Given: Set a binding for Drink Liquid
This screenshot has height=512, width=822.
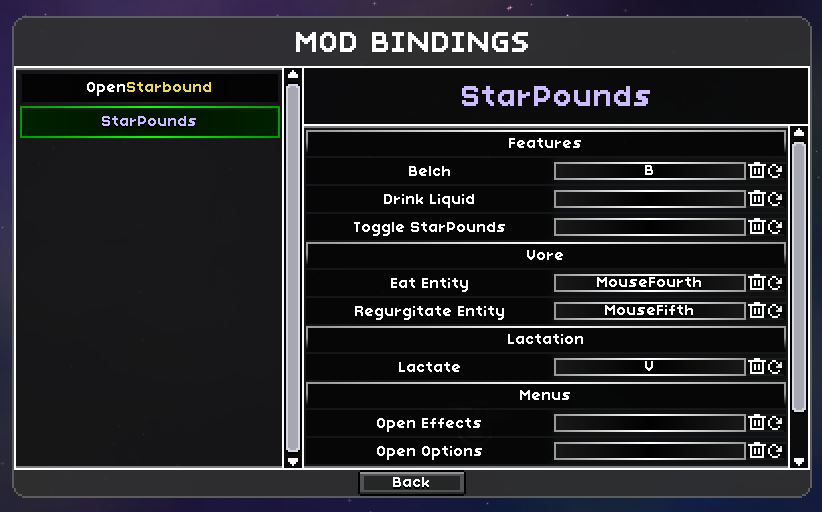Looking at the screenshot, I should (x=649, y=199).
